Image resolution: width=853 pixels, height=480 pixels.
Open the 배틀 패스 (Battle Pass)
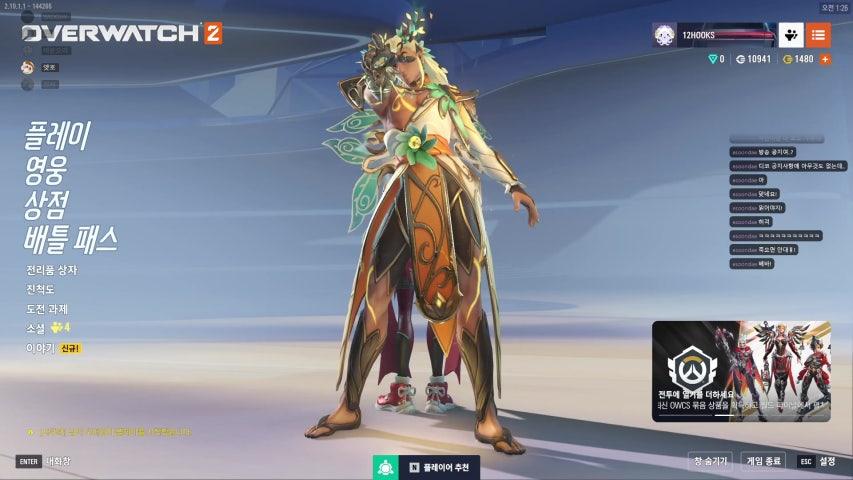(71, 239)
